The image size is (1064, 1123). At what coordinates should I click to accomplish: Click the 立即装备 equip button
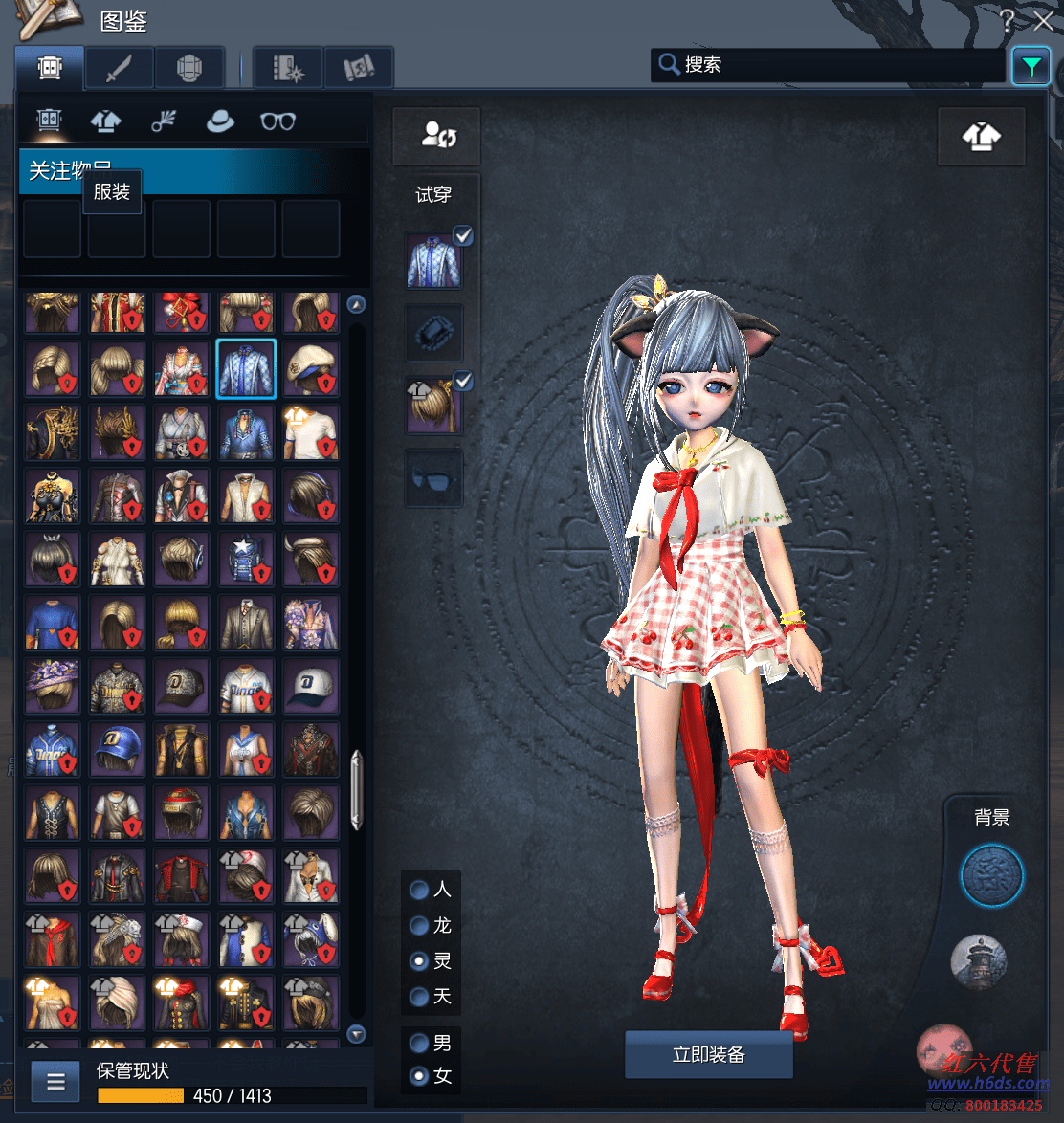(x=708, y=1055)
